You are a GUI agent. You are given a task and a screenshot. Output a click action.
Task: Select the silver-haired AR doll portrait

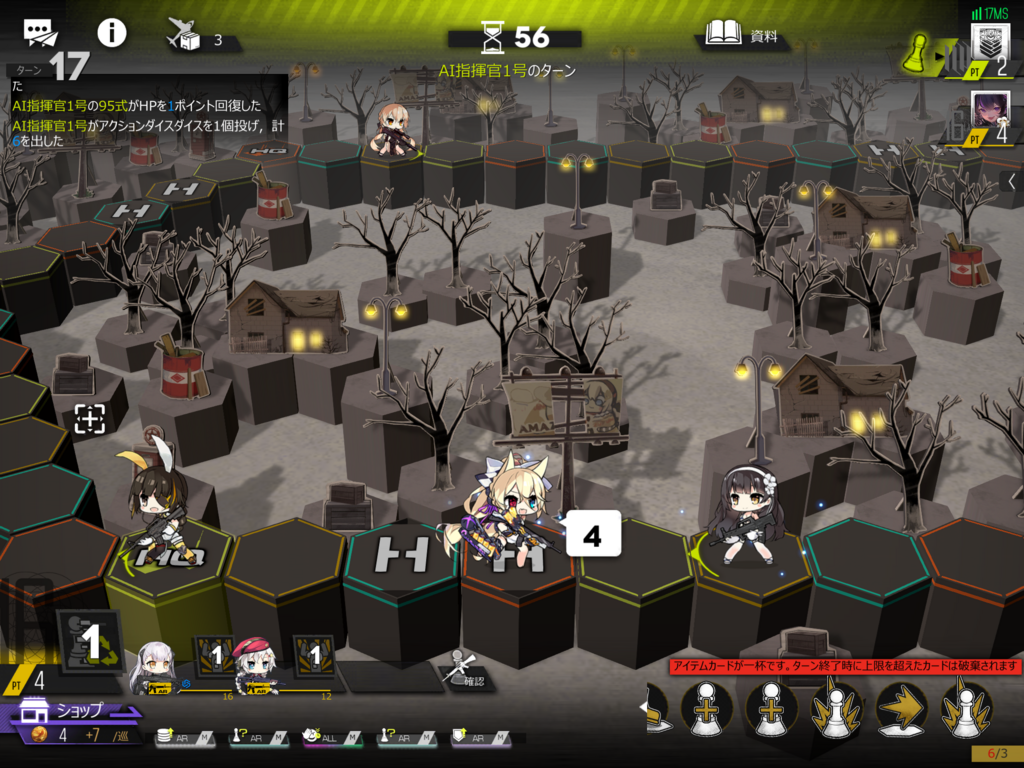158,669
